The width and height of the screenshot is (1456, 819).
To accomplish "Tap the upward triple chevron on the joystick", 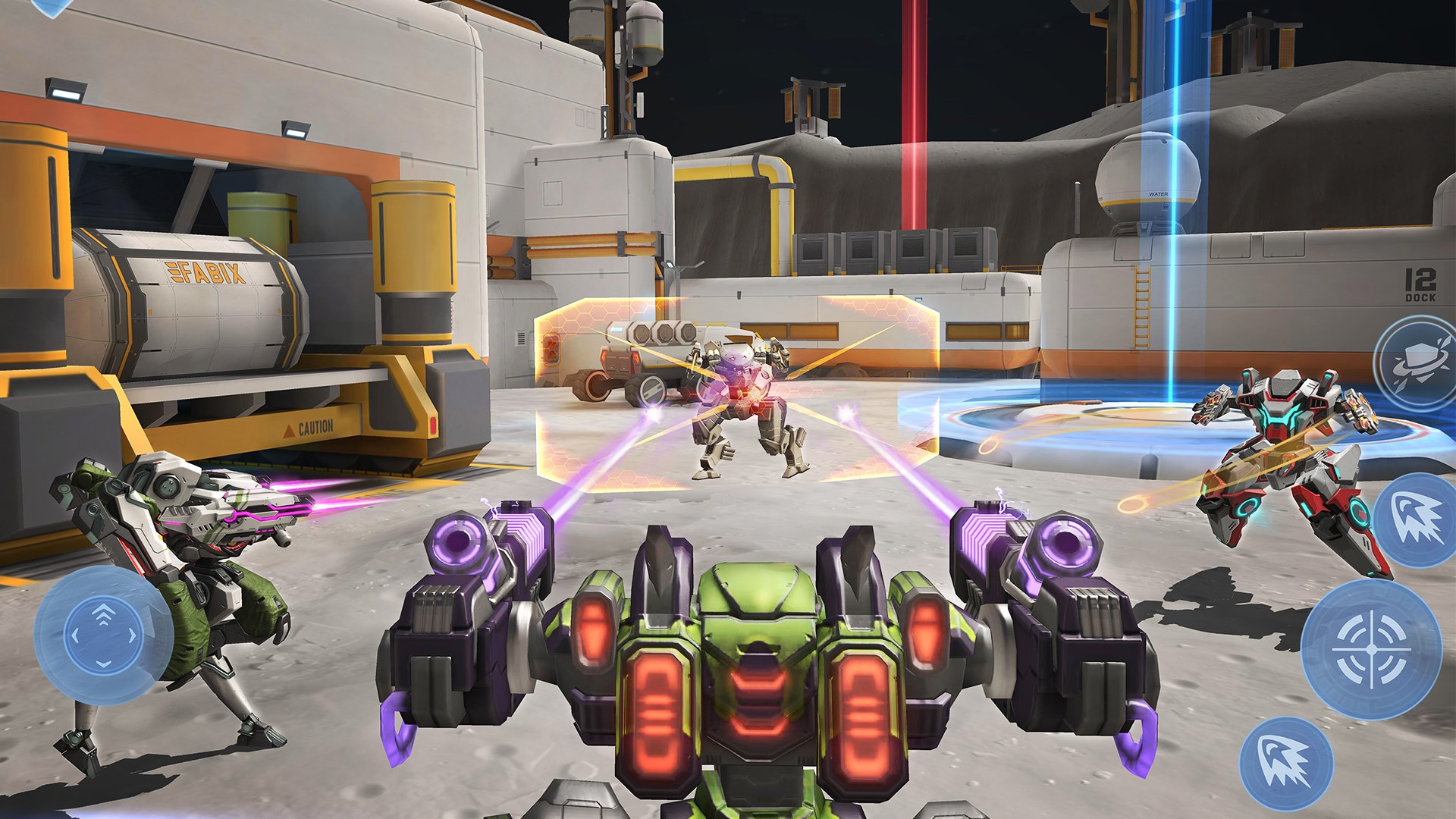I will pyautogui.click(x=104, y=614).
